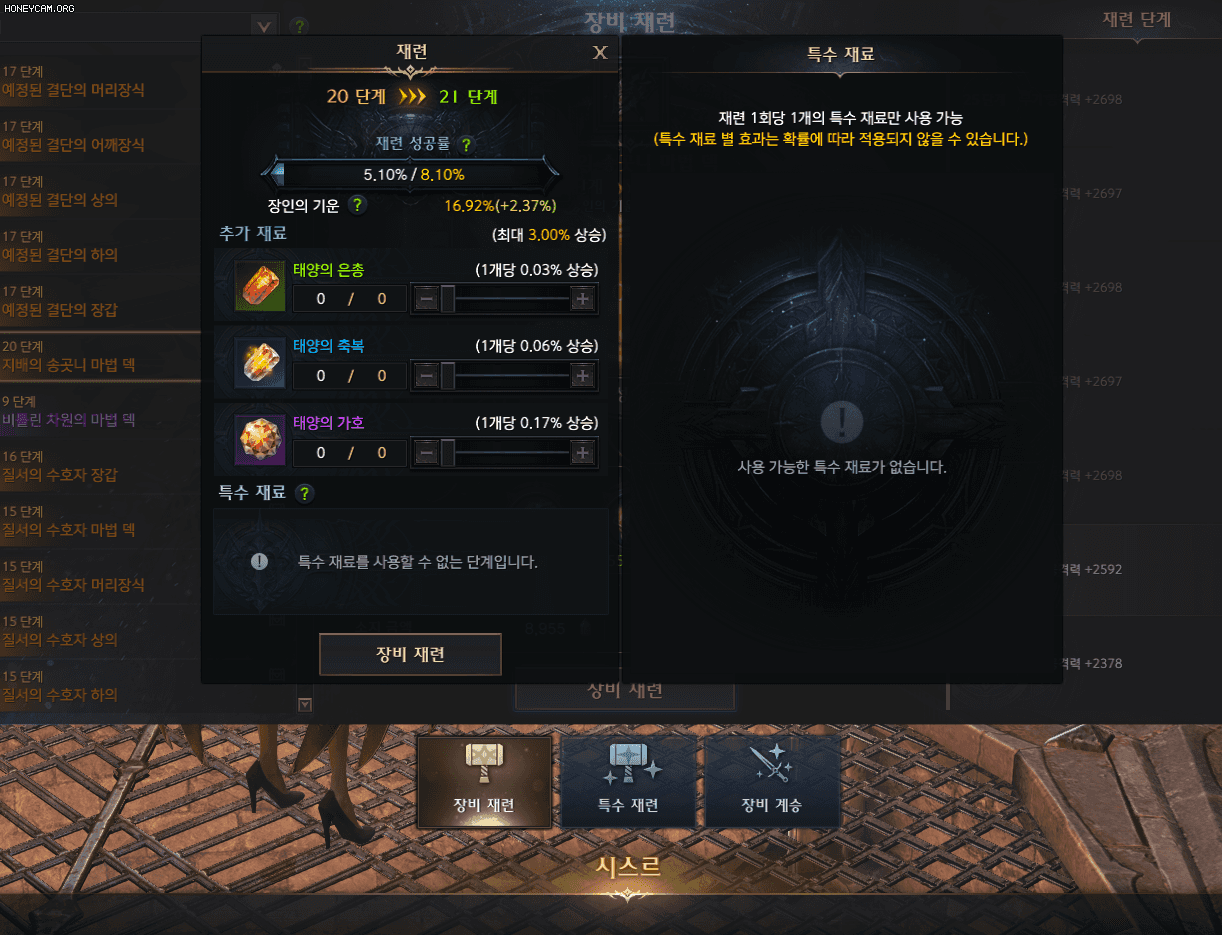Image resolution: width=1222 pixels, height=935 pixels.
Task: Click the 장비 재련 confirm button in dialog
Action: pyautogui.click(x=410, y=655)
